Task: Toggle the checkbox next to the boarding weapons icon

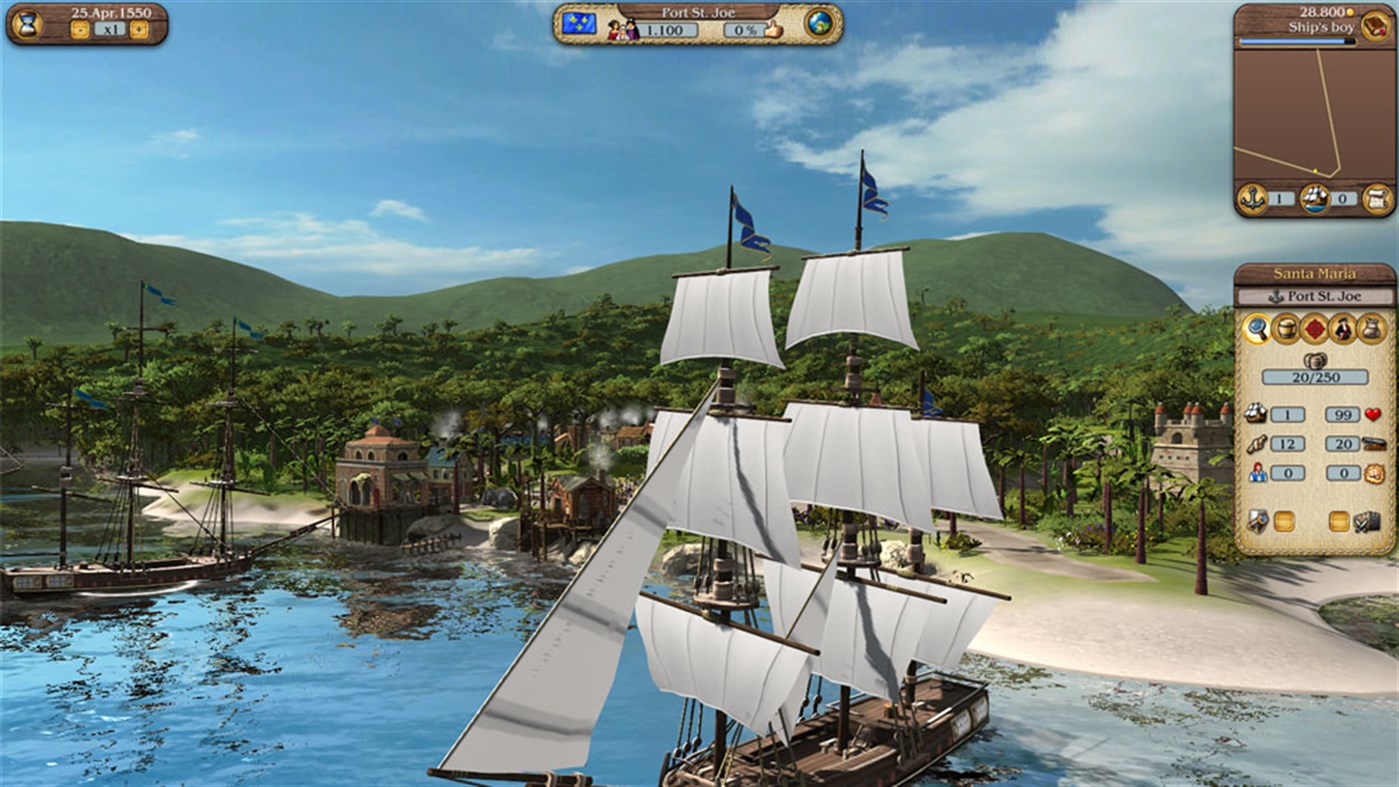Action: click(1341, 519)
